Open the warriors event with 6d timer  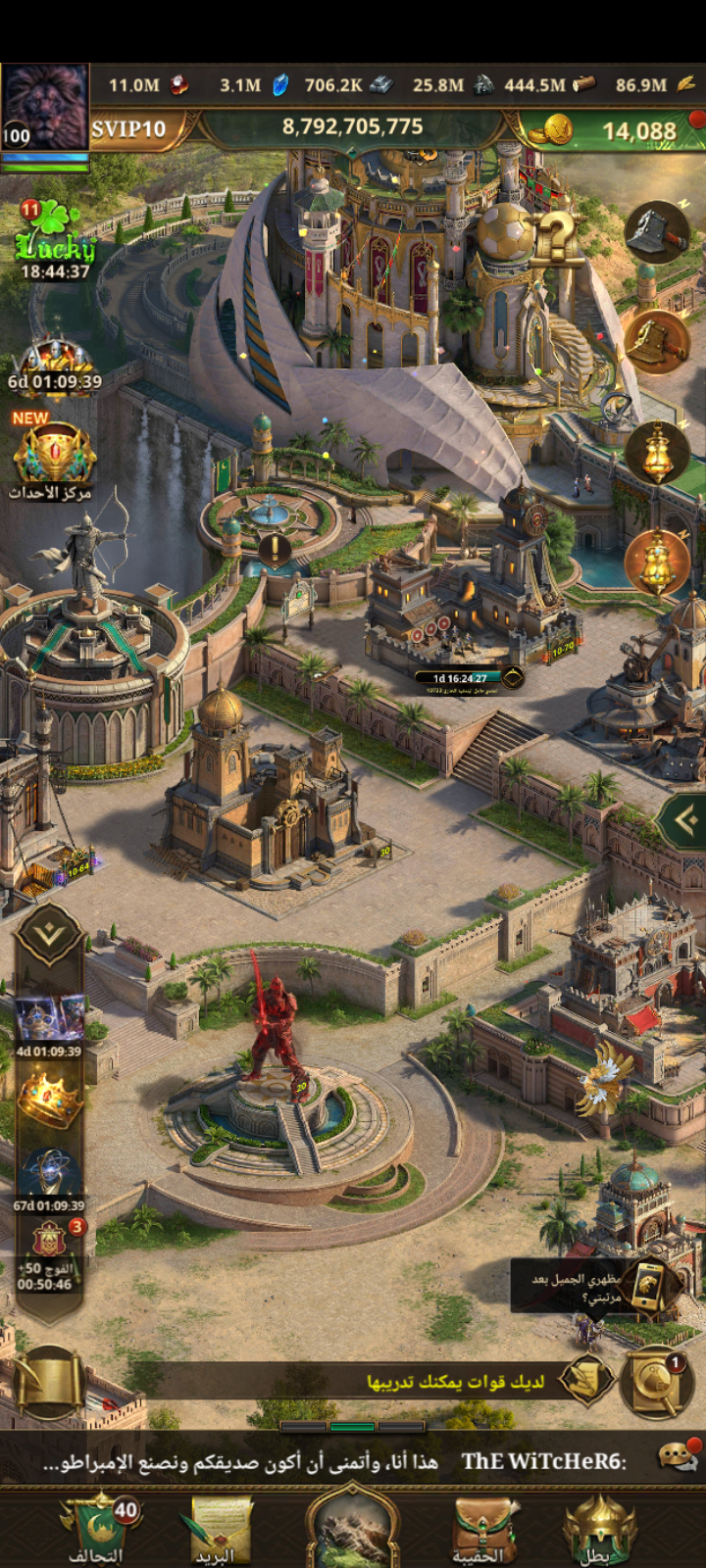(x=55, y=363)
